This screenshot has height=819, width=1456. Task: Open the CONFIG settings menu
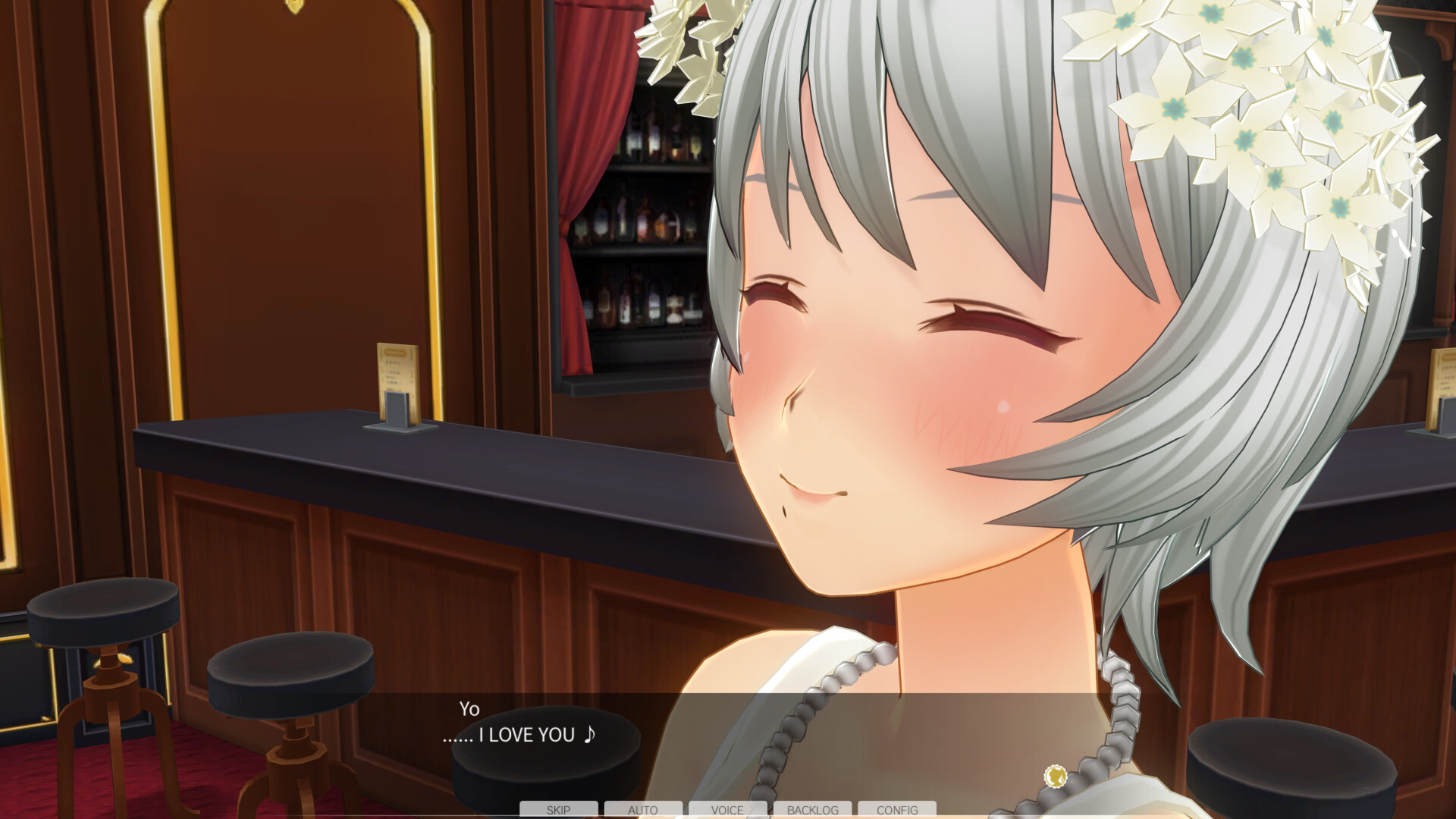[x=897, y=810]
